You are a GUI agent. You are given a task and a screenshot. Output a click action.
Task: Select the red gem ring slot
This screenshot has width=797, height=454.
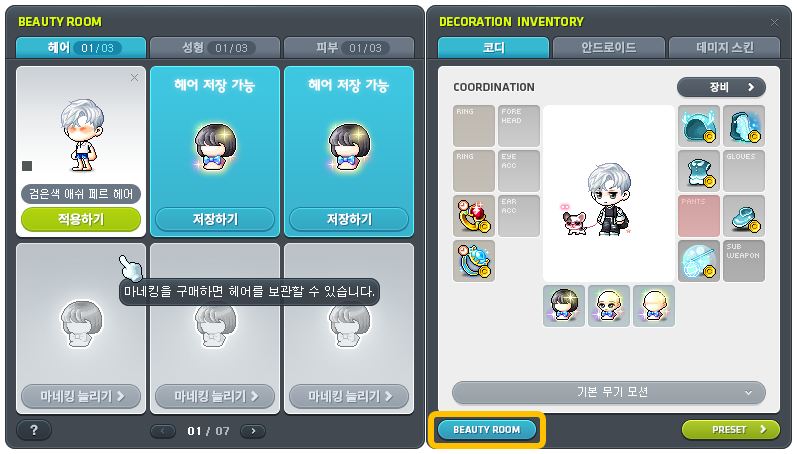[x=473, y=215]
